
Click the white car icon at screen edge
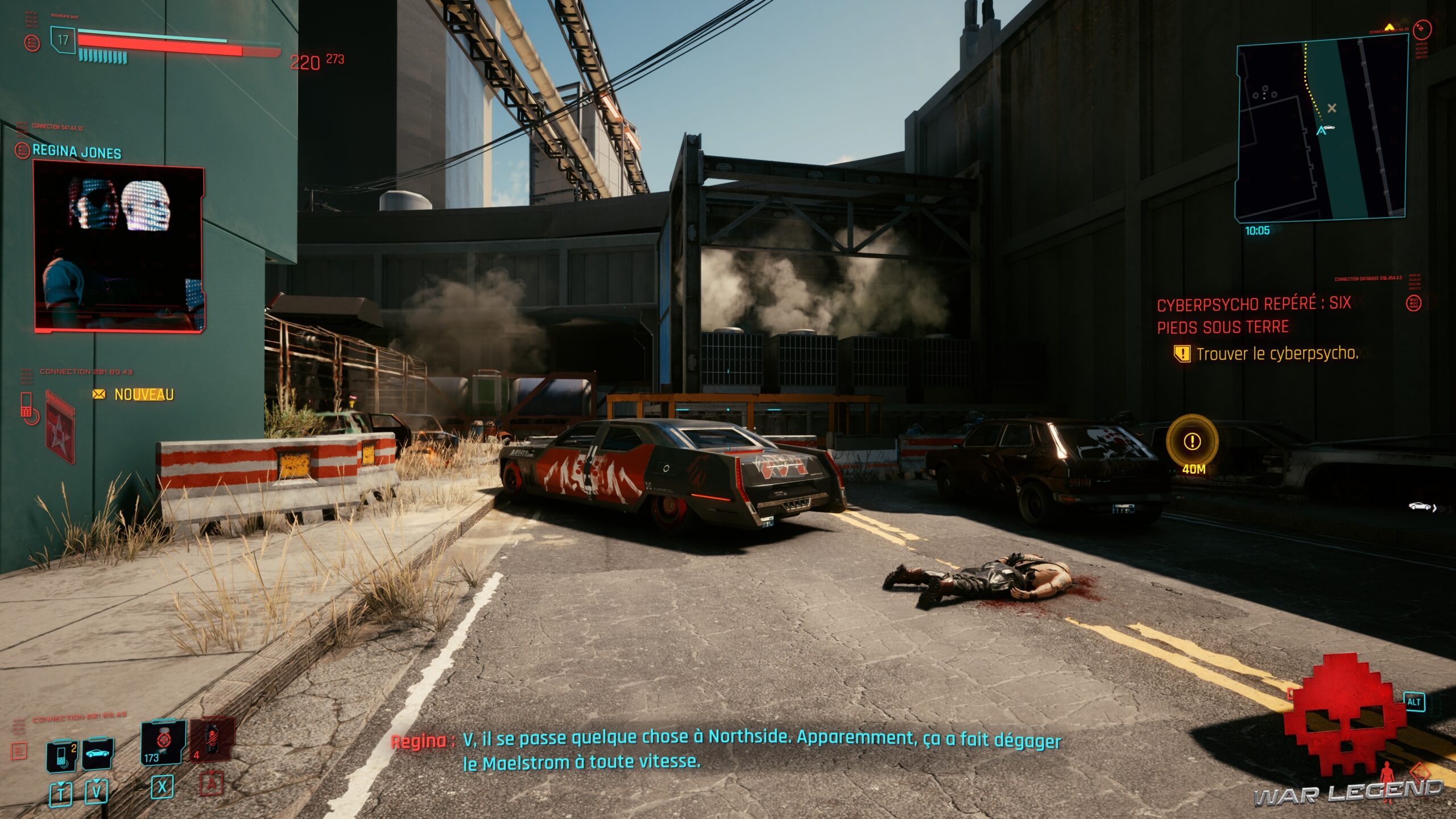[1420, 506]
